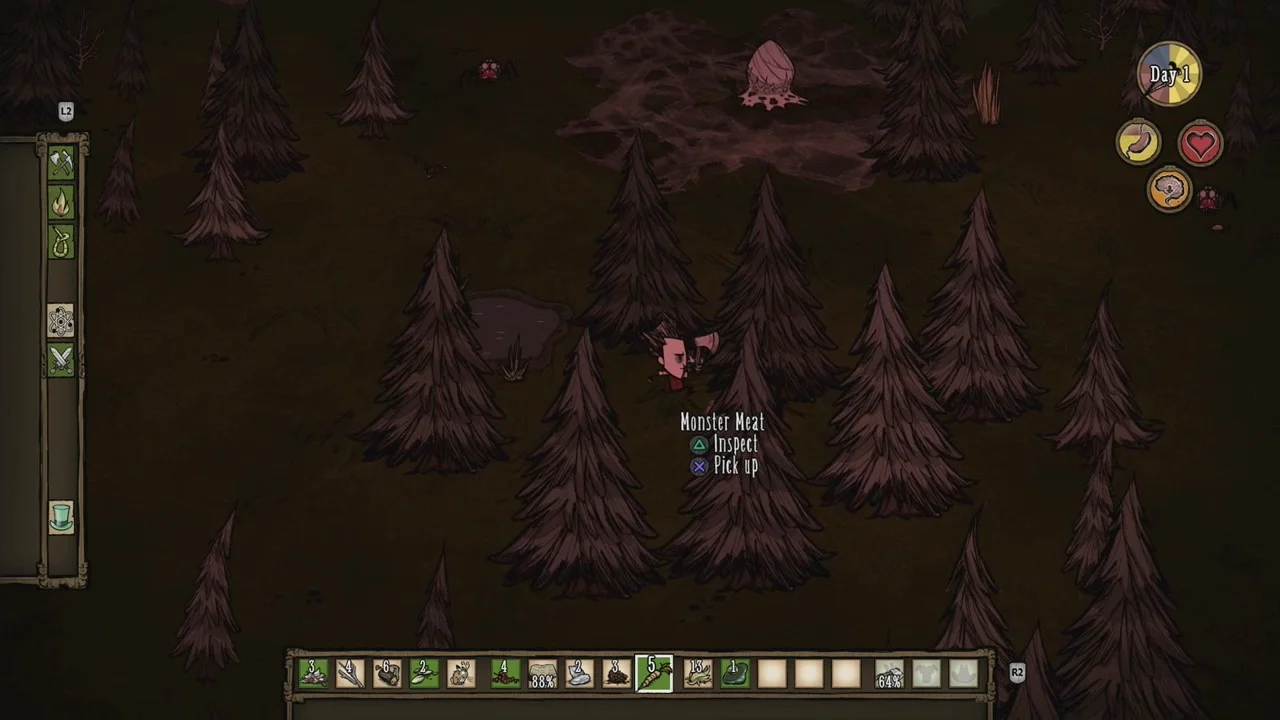Screen dimensions: 1280x720
Task: Click the equipped hand item at 64%
Action: coord(889,674)
